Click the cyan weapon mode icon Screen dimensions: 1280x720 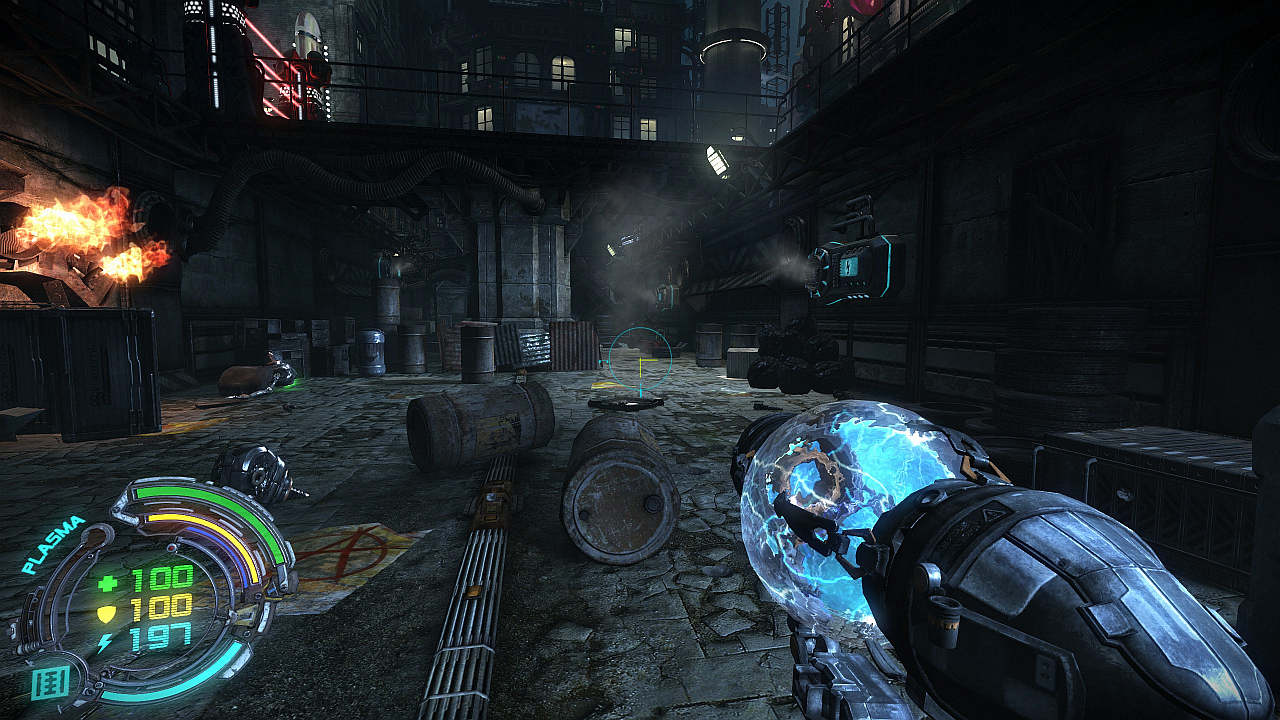49,683
